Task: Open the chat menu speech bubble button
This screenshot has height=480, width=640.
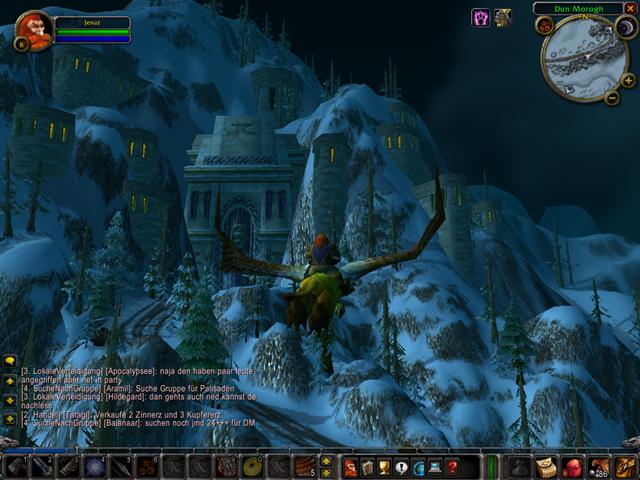Action: click(x=9, y=363)
